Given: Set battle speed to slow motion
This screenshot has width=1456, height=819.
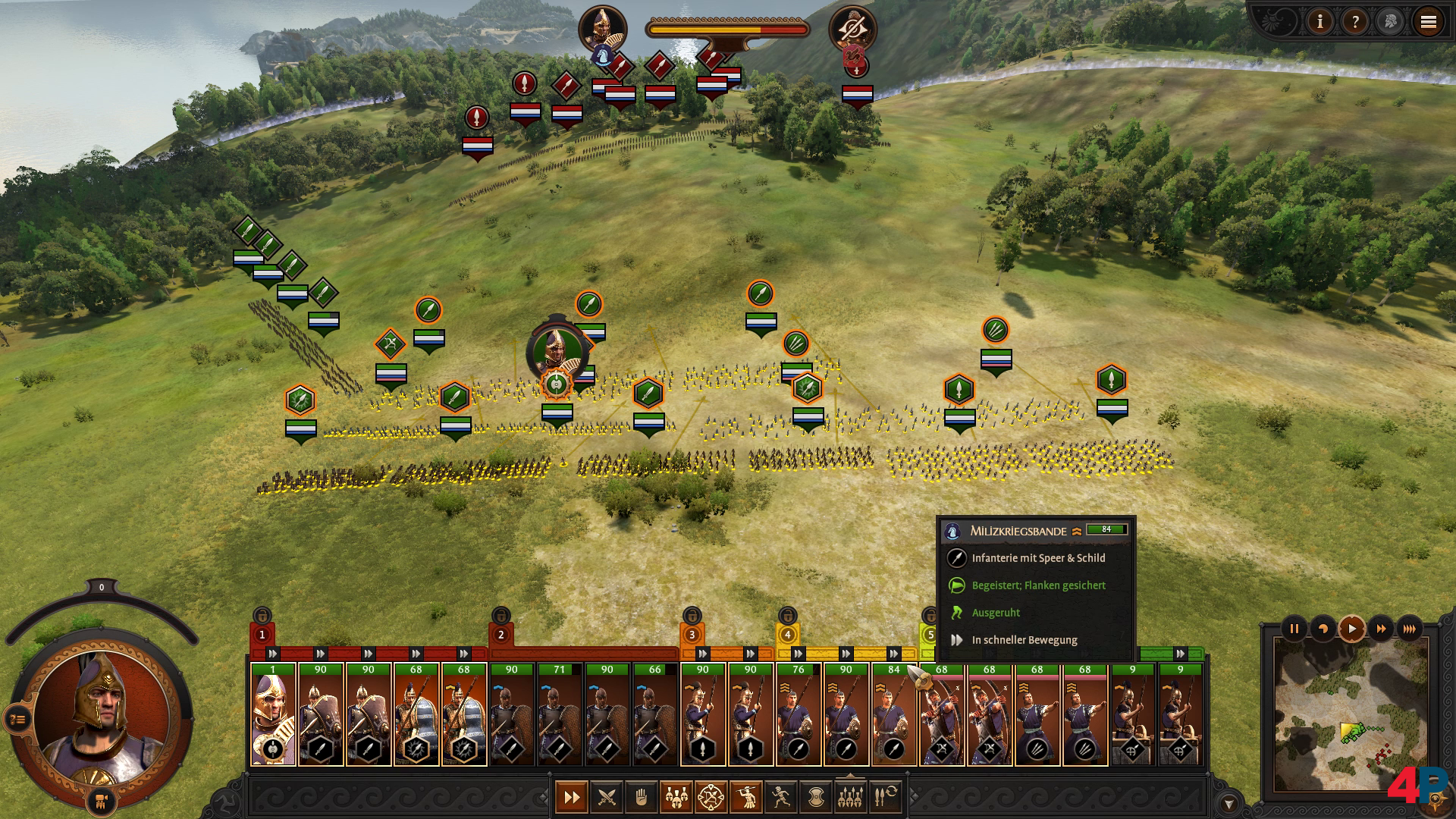Looking at the screenshot, I should click(1323, 629).
